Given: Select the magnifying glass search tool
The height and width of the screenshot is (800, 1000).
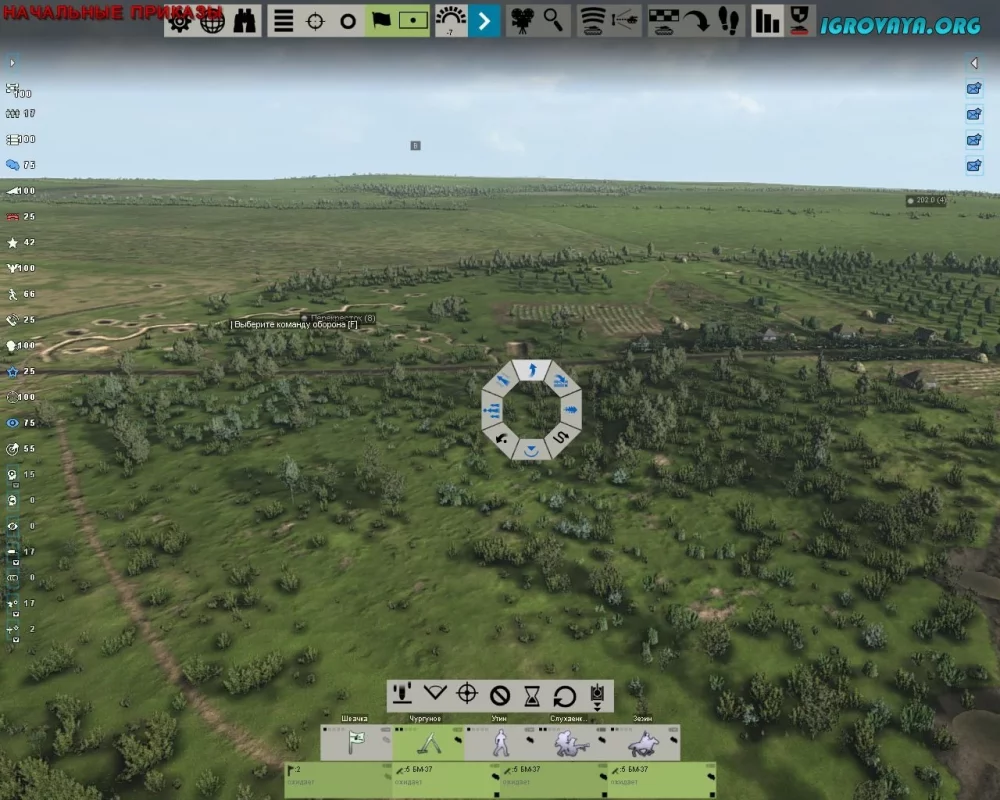Looking at the screenshot, I should (x=553, y=21).
